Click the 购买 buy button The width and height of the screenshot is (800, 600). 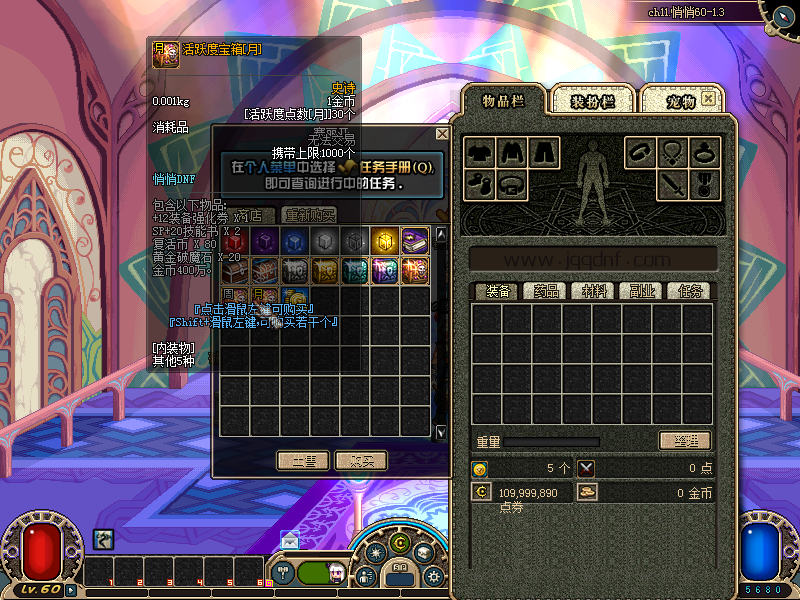(361, 460)
